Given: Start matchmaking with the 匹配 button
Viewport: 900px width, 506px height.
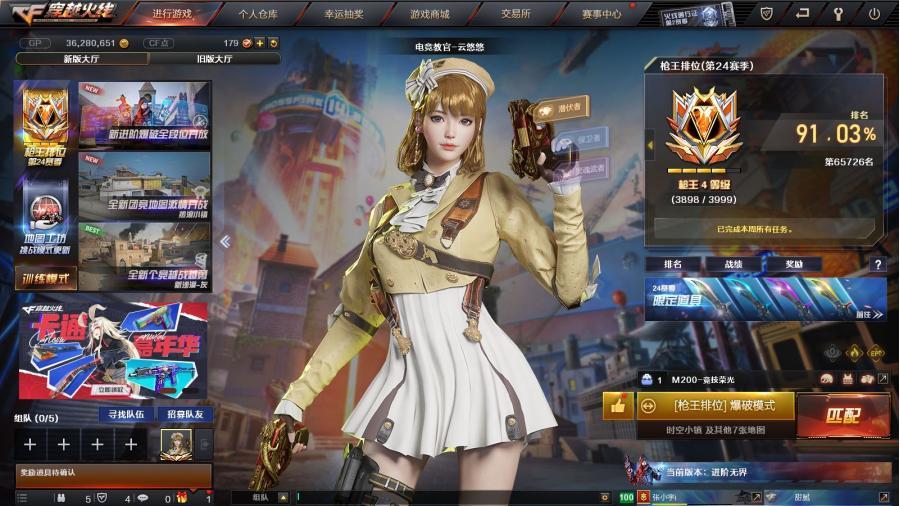Looking at the screenshot, I should click(843, 414).
